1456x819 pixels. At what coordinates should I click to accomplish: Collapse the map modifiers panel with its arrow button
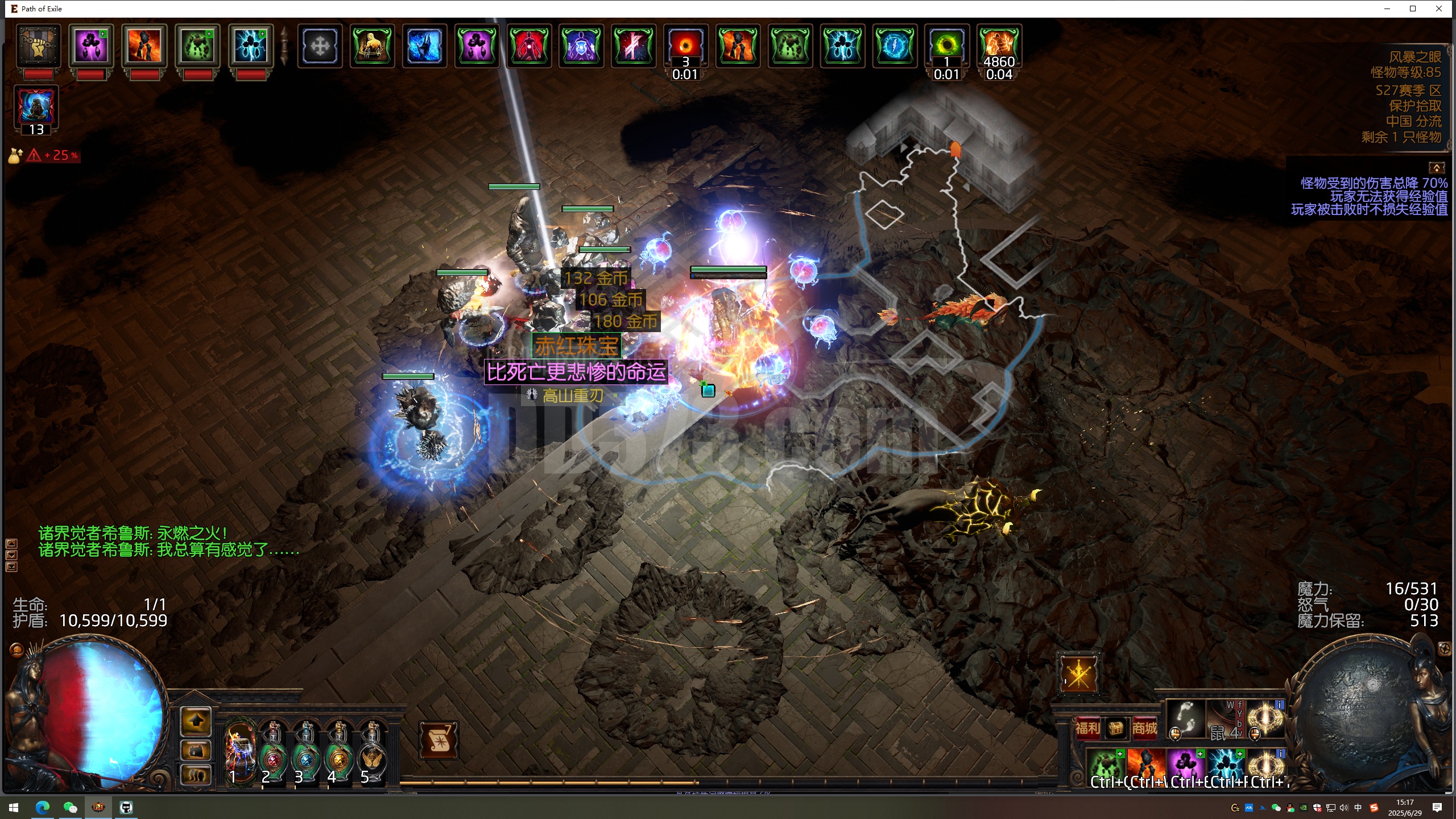1436,168
